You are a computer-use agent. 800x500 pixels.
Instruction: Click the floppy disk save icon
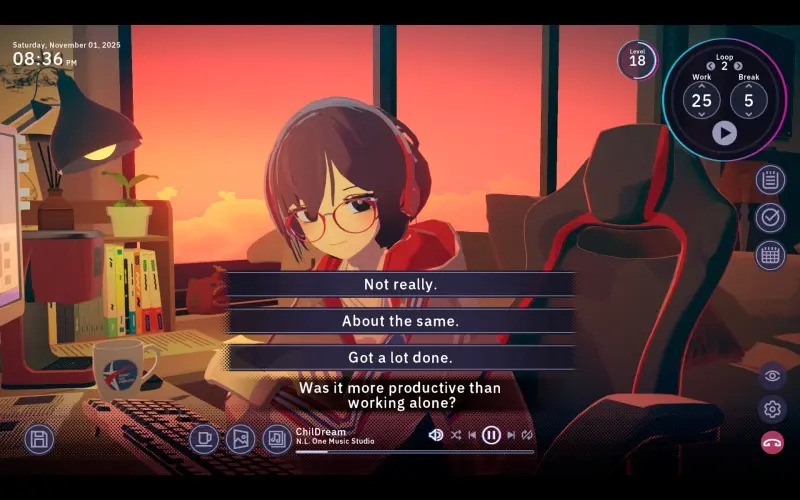pos(39,439)
